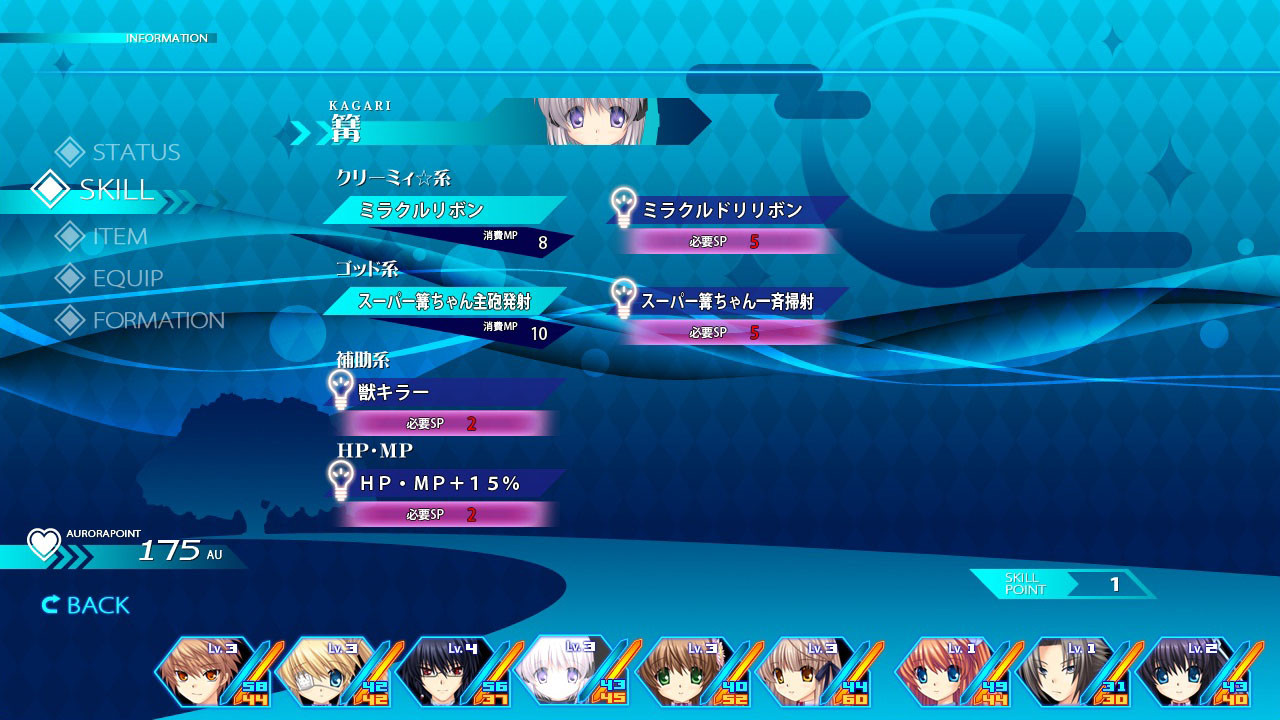Open the FORMATION menu

coord(157,320)
